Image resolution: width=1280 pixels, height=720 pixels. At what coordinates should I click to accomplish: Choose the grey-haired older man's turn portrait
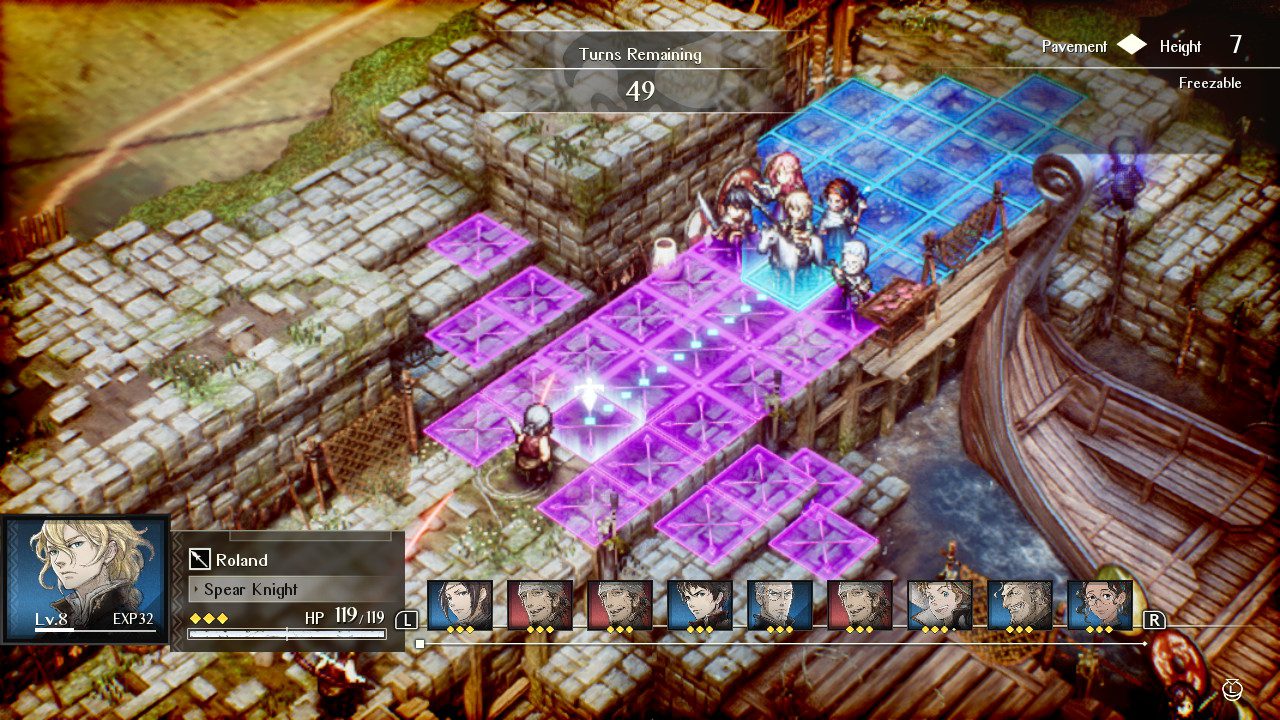click(780, 605)
